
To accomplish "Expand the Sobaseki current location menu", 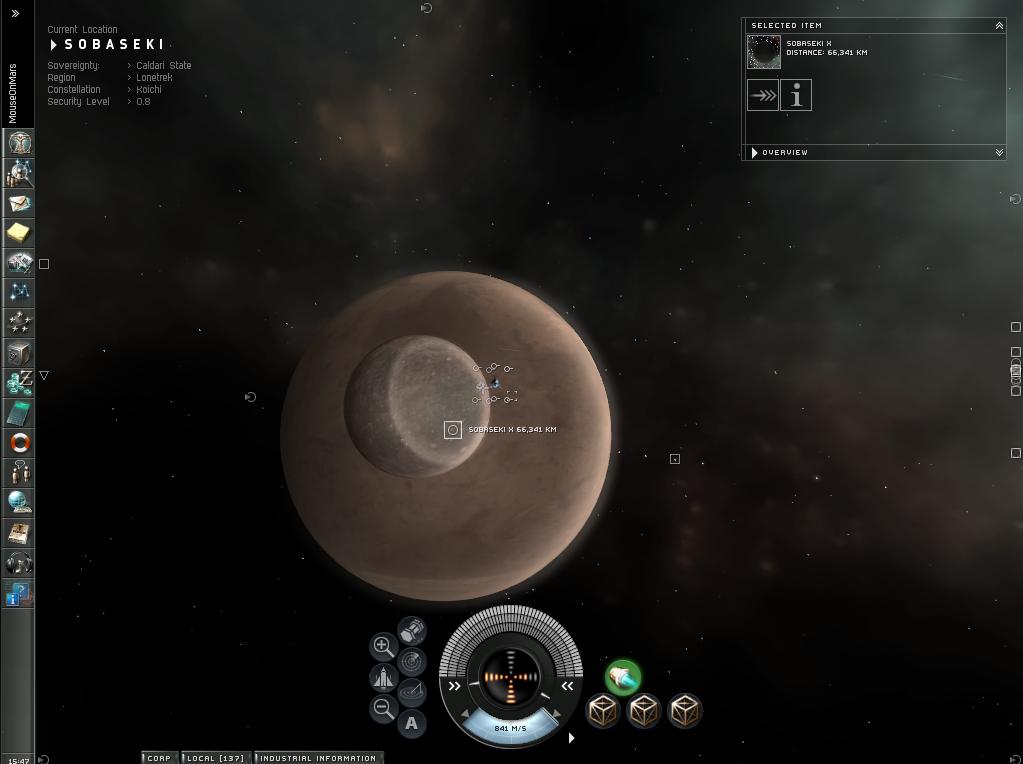I will pos(54,45).
